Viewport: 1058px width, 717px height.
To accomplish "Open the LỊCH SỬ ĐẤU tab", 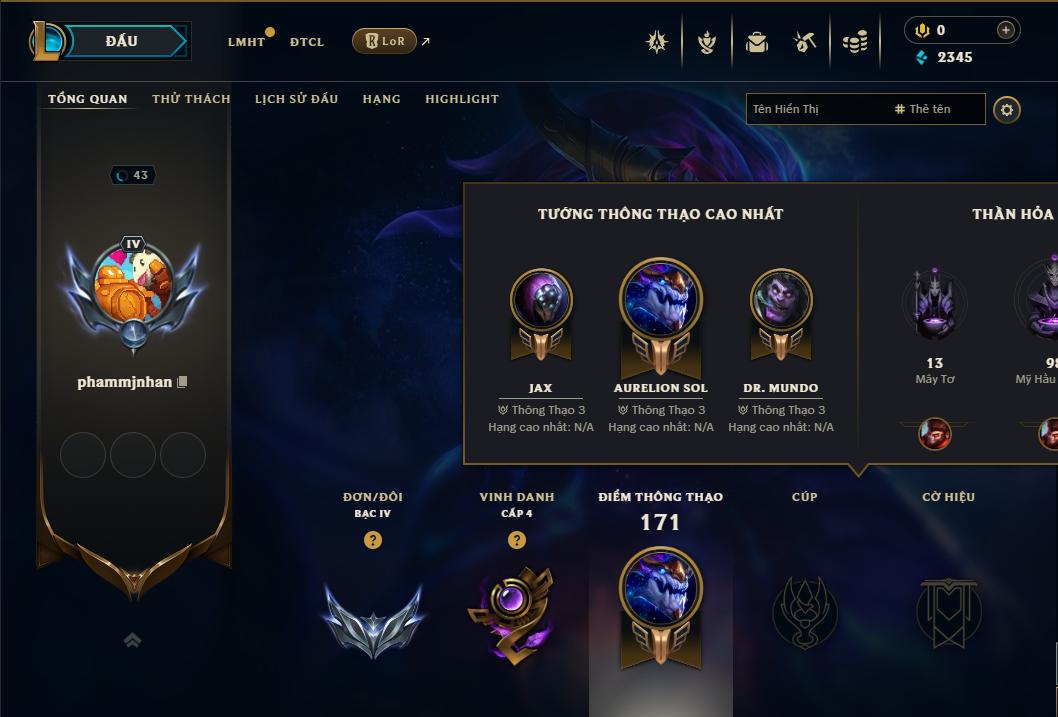I will click(x=296, y=99).
